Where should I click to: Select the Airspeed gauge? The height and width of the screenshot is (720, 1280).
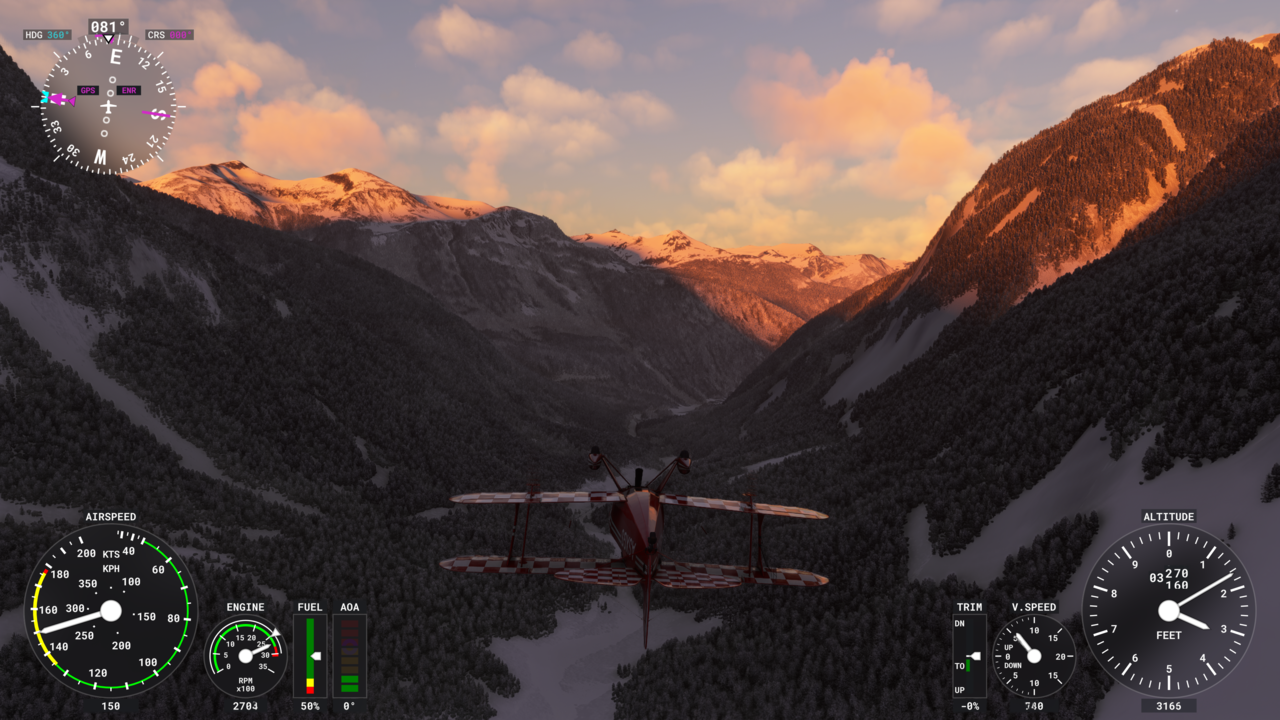point(111,610)
